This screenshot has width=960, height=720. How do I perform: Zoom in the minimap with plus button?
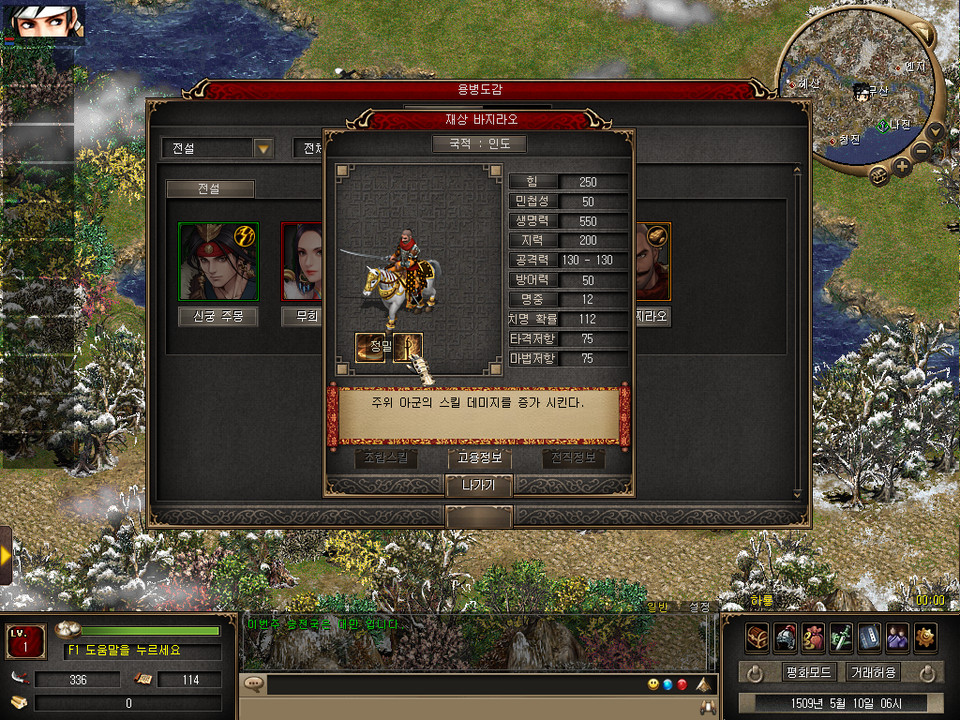[x=902, y=166]
